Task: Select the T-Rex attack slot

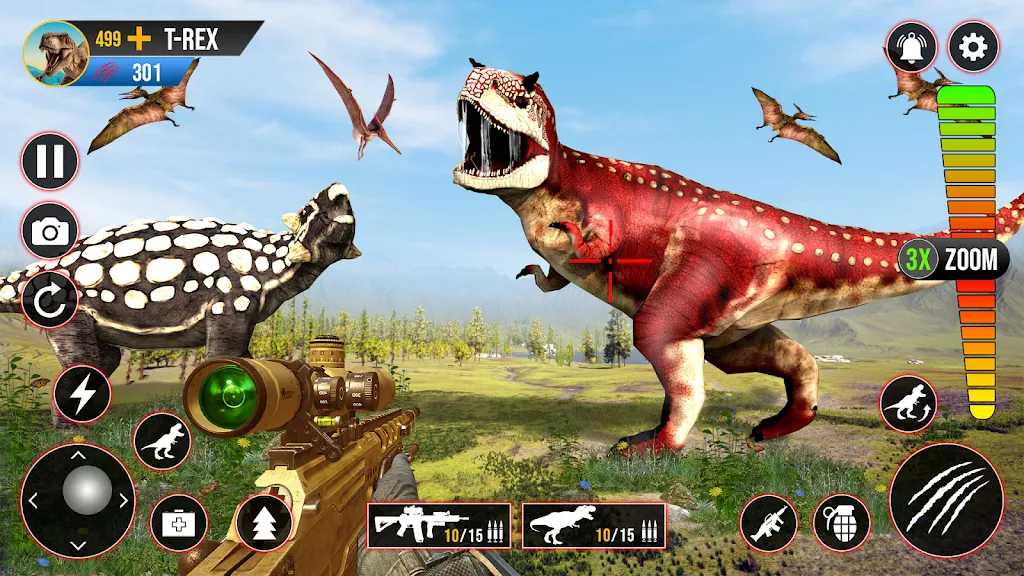Action: coord(594,525)
